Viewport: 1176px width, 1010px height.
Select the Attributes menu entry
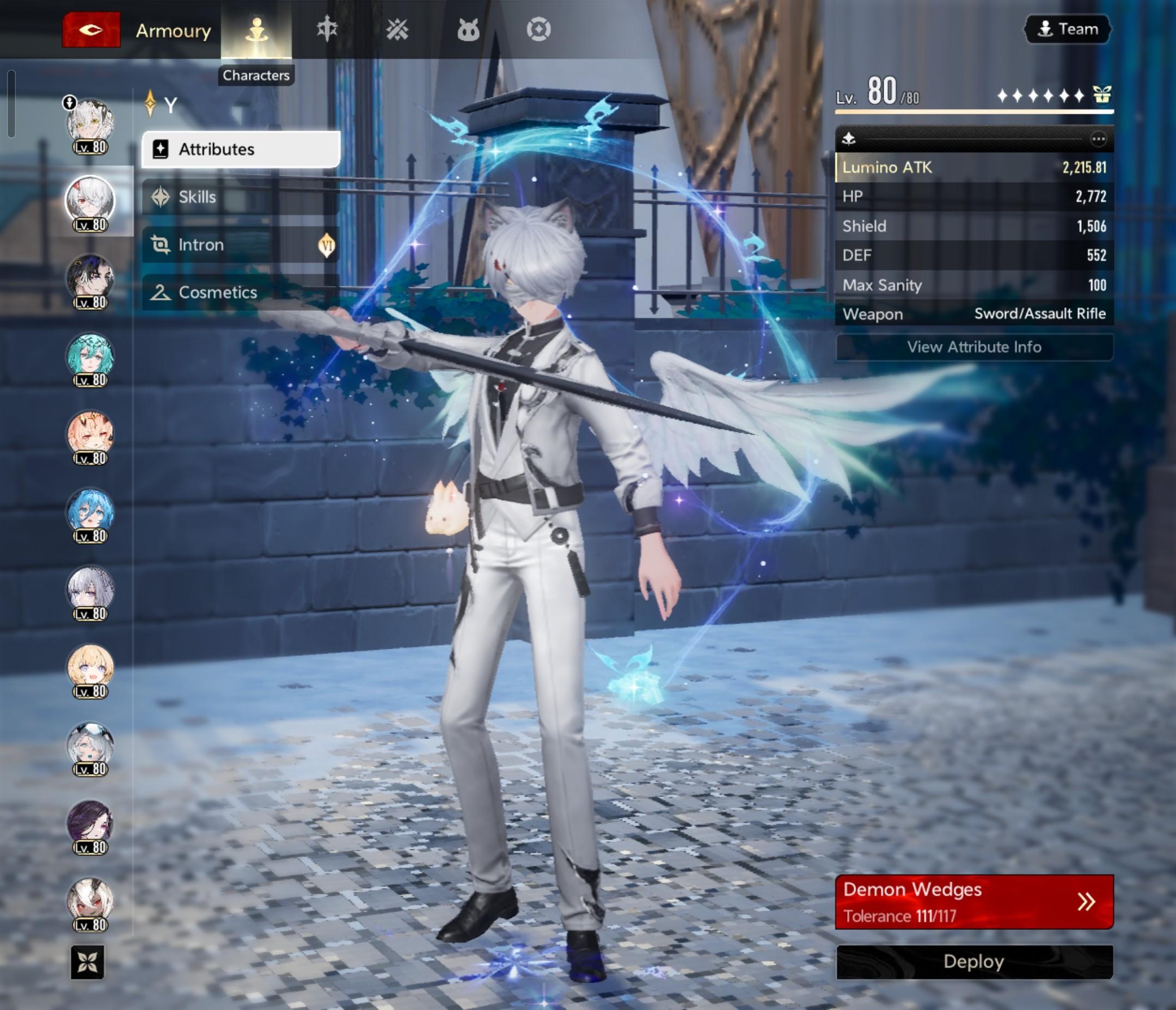click(241, 149)
